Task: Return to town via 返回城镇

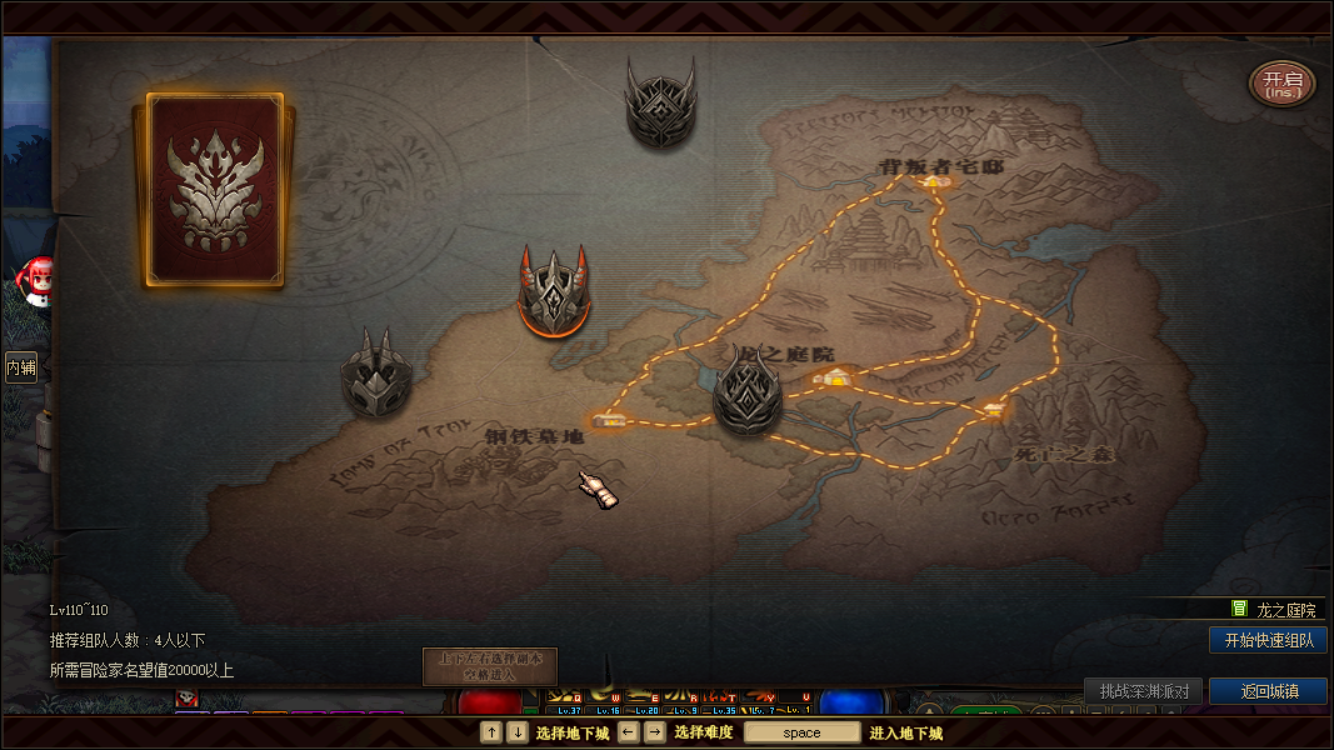Action: [x=1268, y=691]
